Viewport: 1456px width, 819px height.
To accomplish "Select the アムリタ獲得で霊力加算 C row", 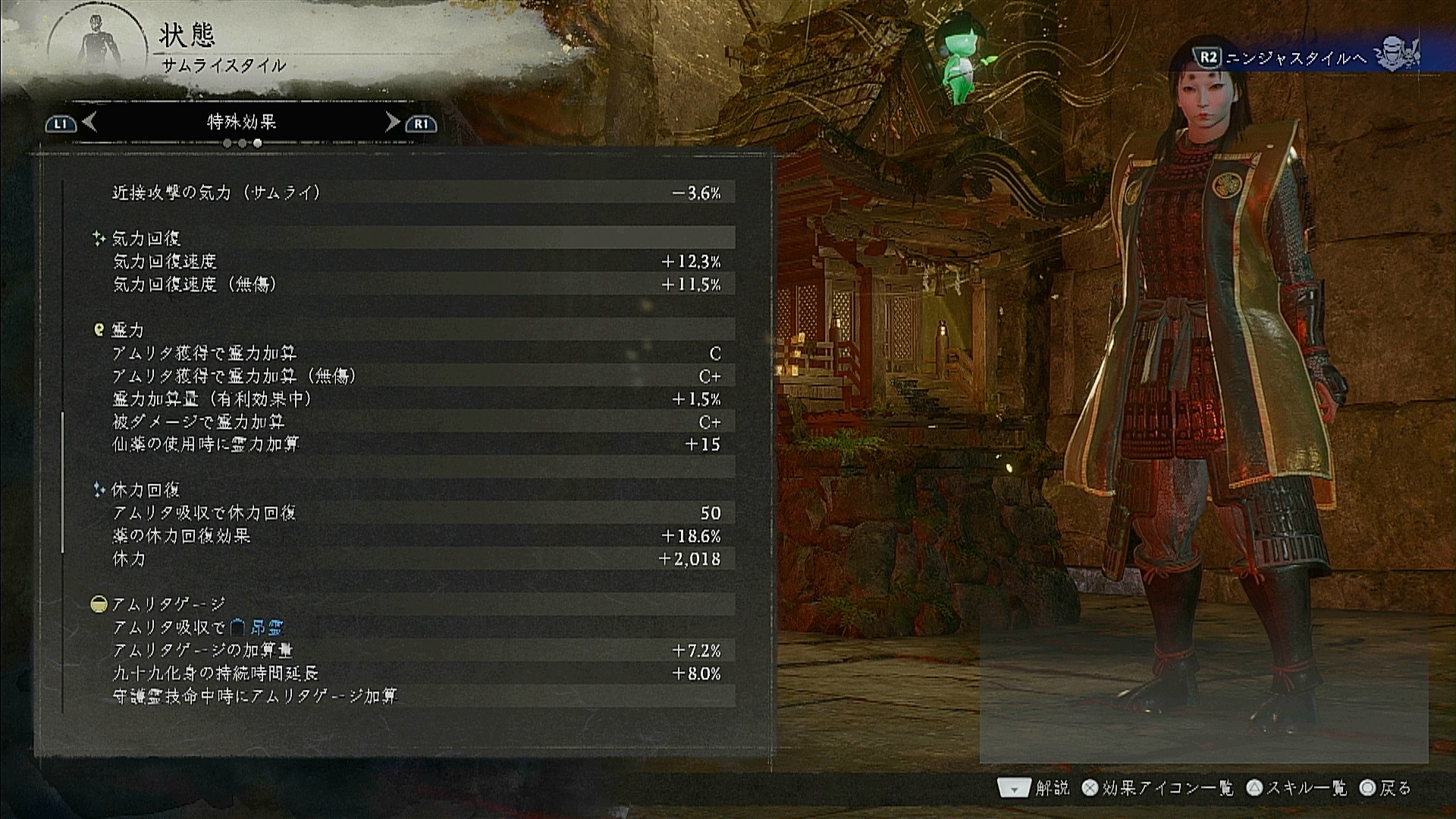I will pyautogui.click(x=416, y=353).
